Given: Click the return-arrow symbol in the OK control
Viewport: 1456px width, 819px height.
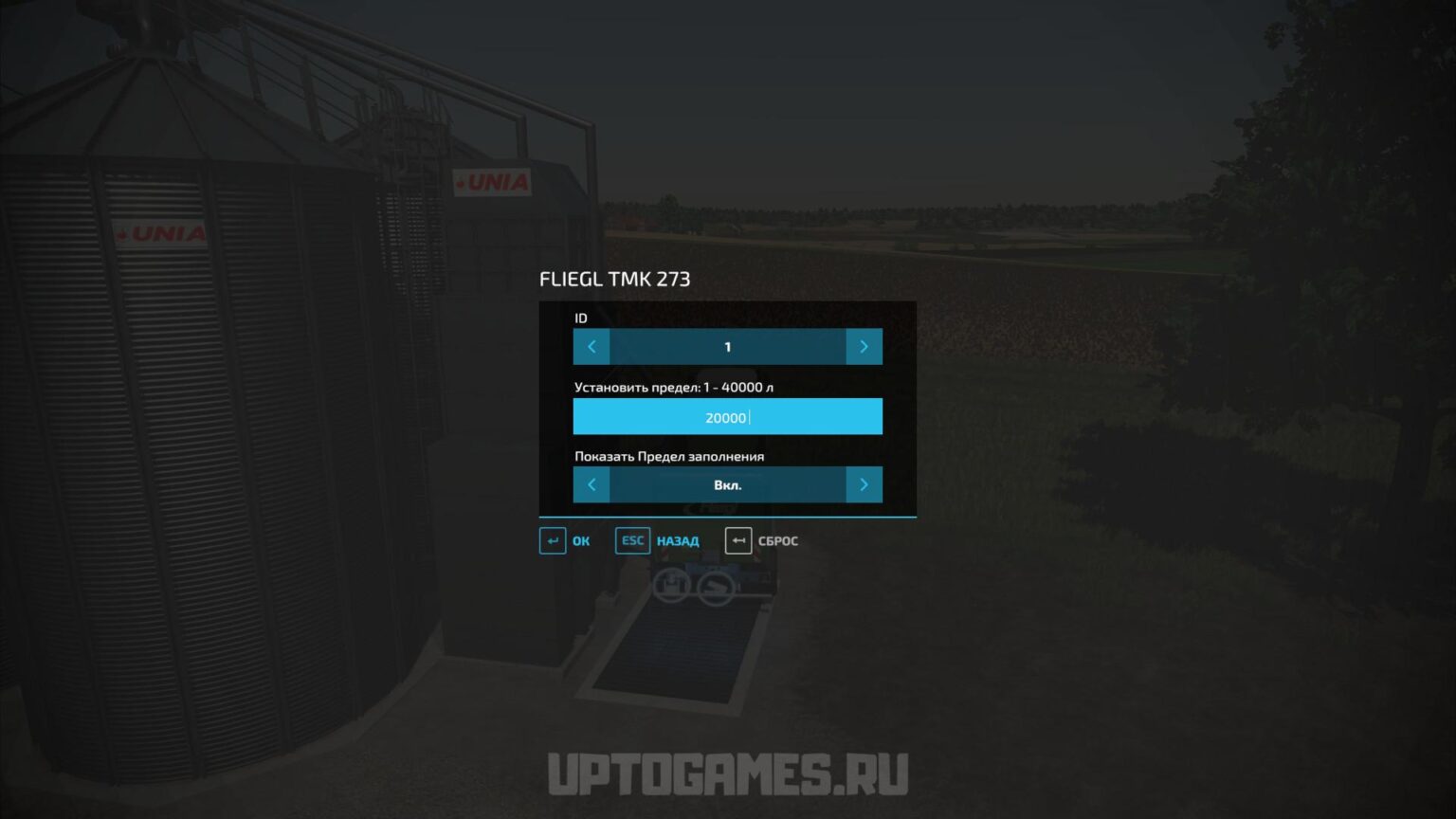Looking at the screenshot, I should pyautogui.click(x=553, y=540).
